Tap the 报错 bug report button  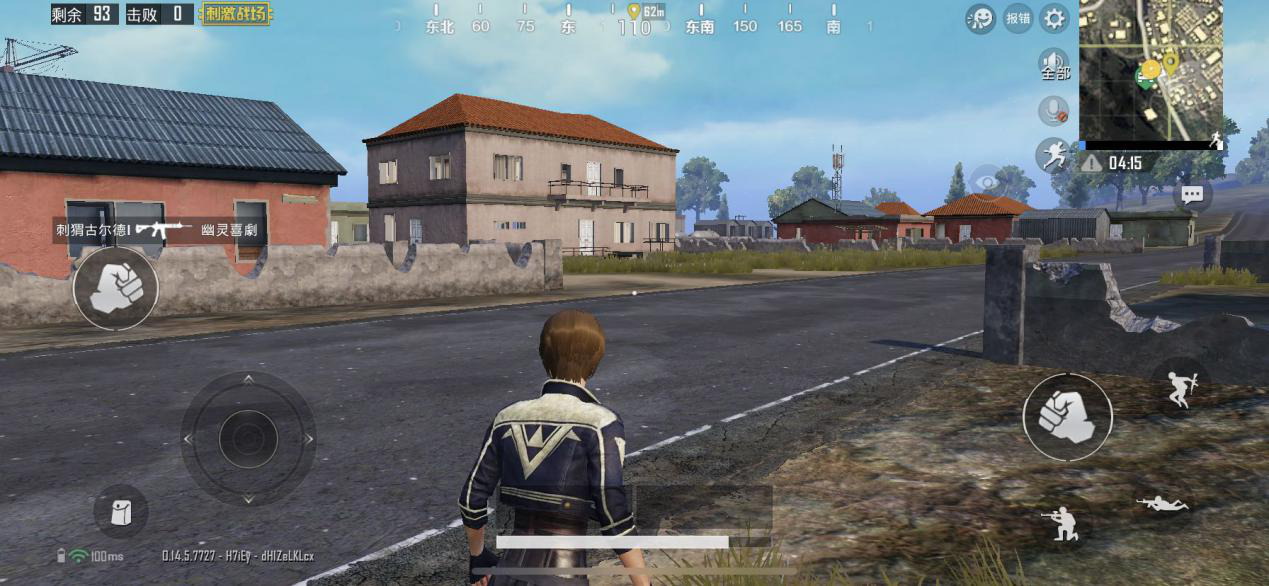[x=1018, y=18]
